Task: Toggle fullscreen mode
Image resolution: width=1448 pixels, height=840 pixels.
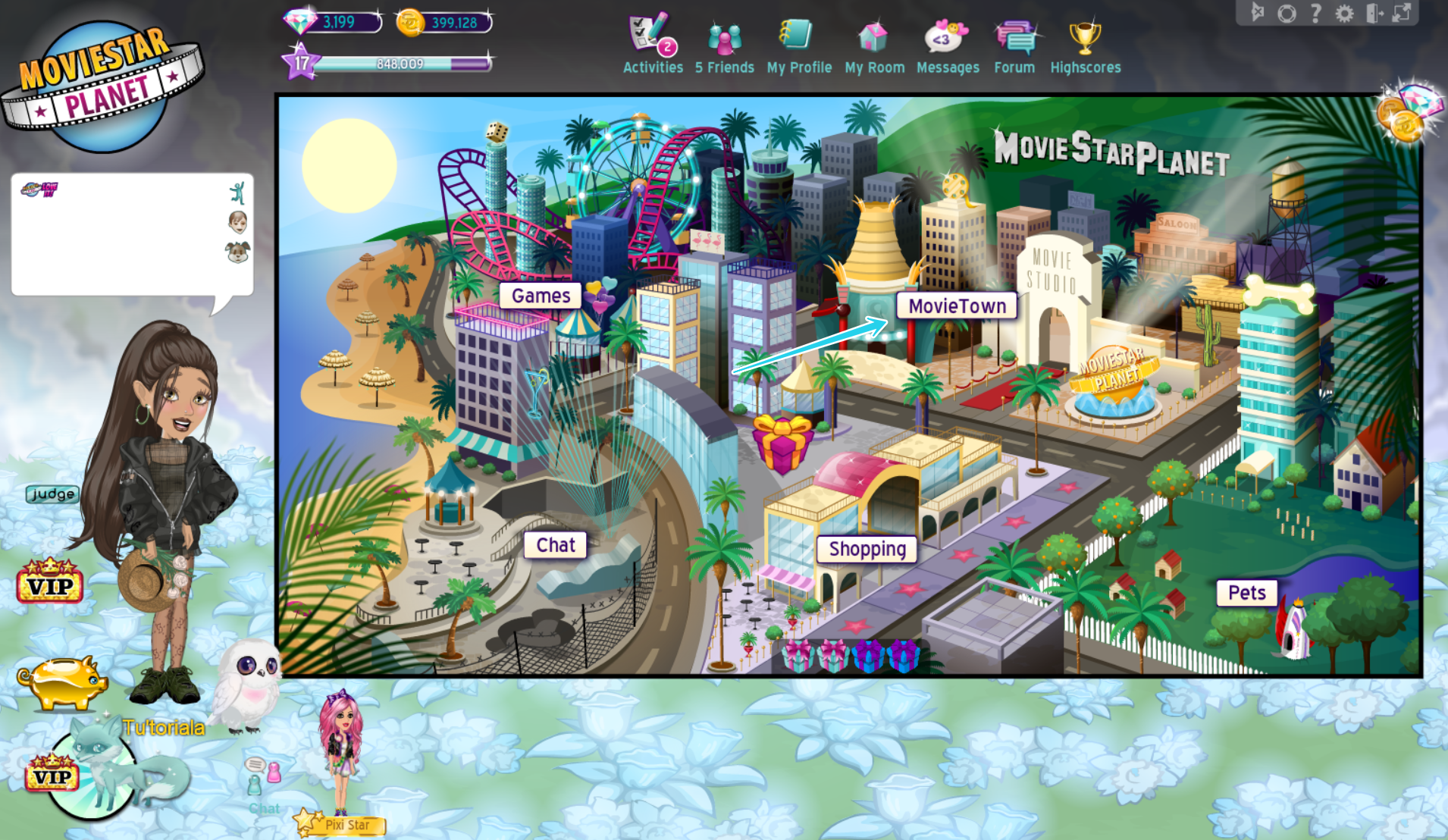Action: pos(1403,13)
